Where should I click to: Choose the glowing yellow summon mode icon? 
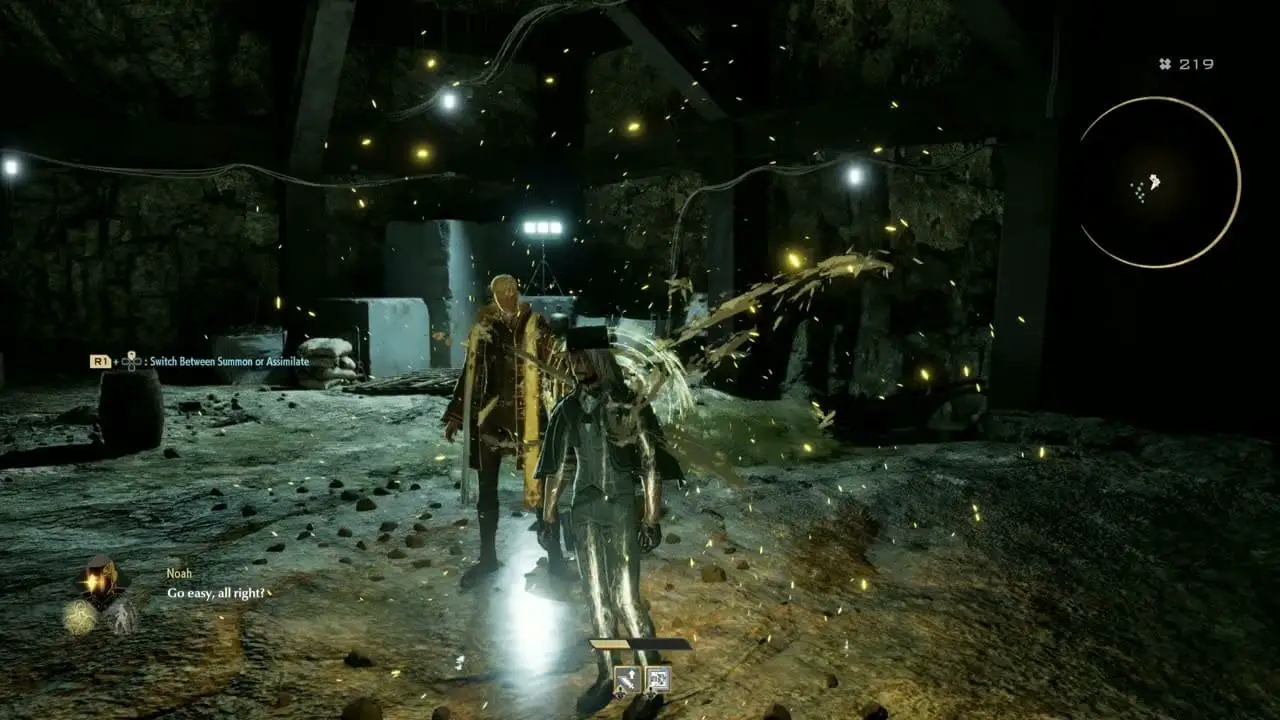[80, 617]
